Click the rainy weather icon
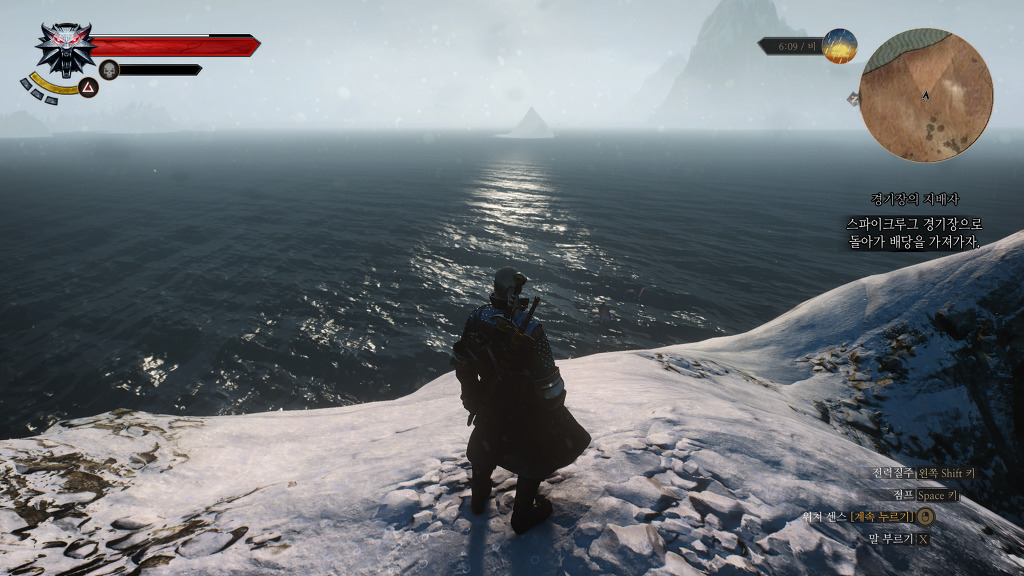1024x576 pixels. 840,46
